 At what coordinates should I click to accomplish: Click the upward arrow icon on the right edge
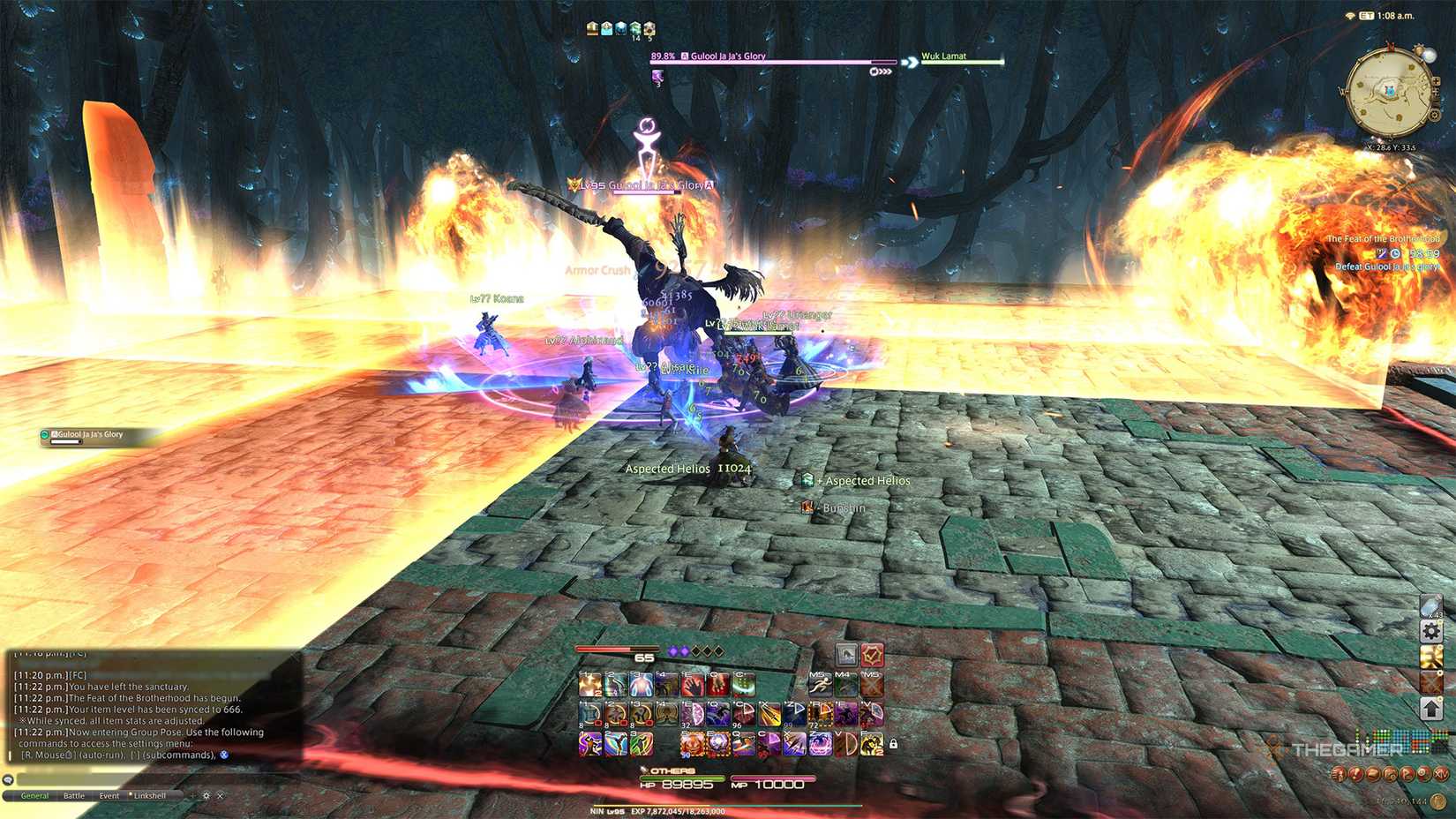tap(1431, 707)
